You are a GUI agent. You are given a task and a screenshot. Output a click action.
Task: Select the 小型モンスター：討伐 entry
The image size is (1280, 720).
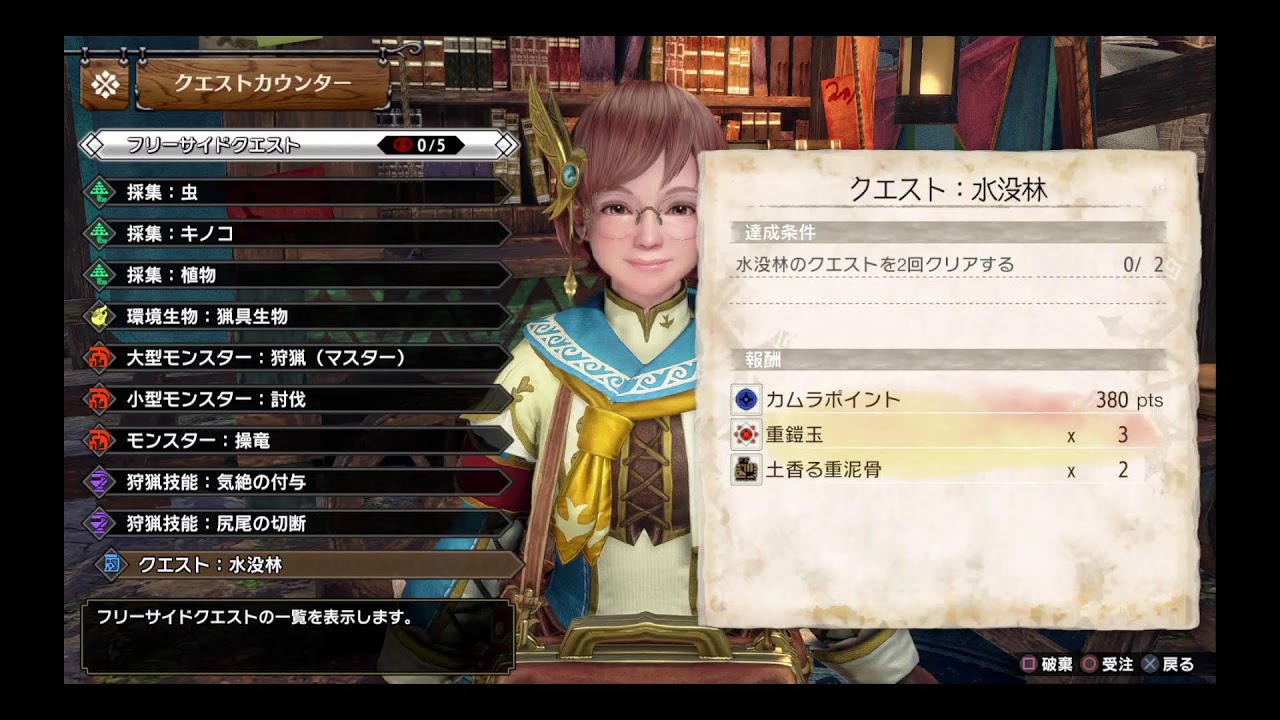[x=300, y=399]
